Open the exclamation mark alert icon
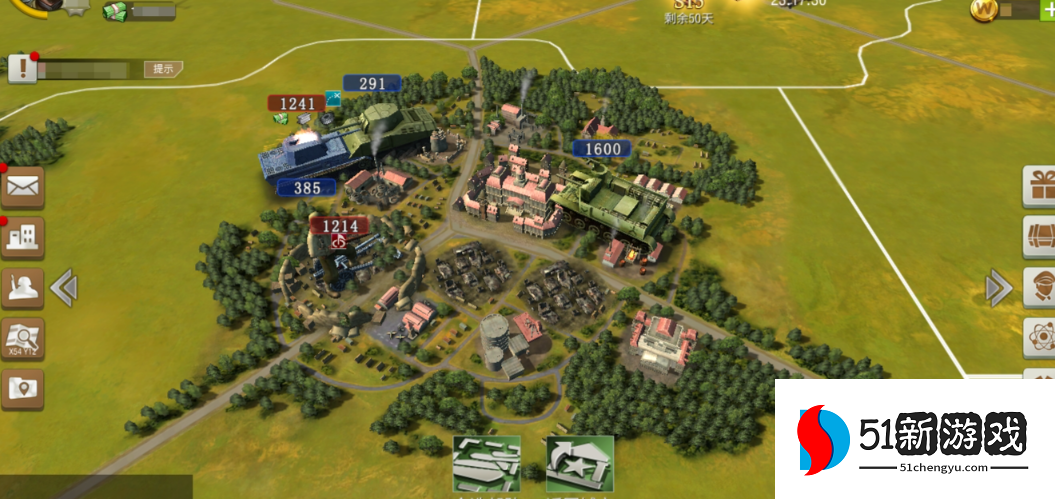Image resolution: width=1055 pixels, height=499 pixels. click(21, 69)
